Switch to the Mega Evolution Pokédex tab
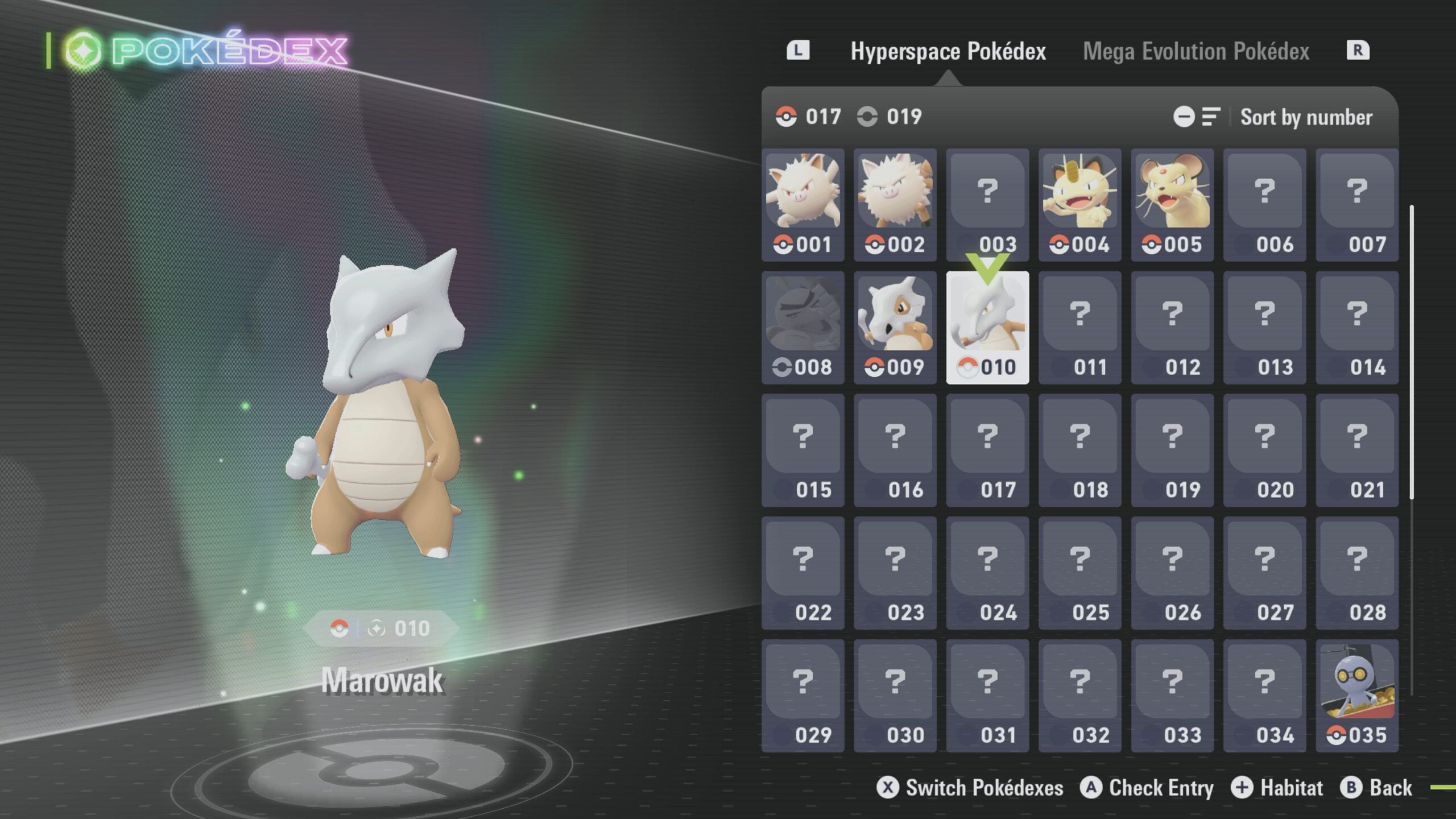 1196,51
